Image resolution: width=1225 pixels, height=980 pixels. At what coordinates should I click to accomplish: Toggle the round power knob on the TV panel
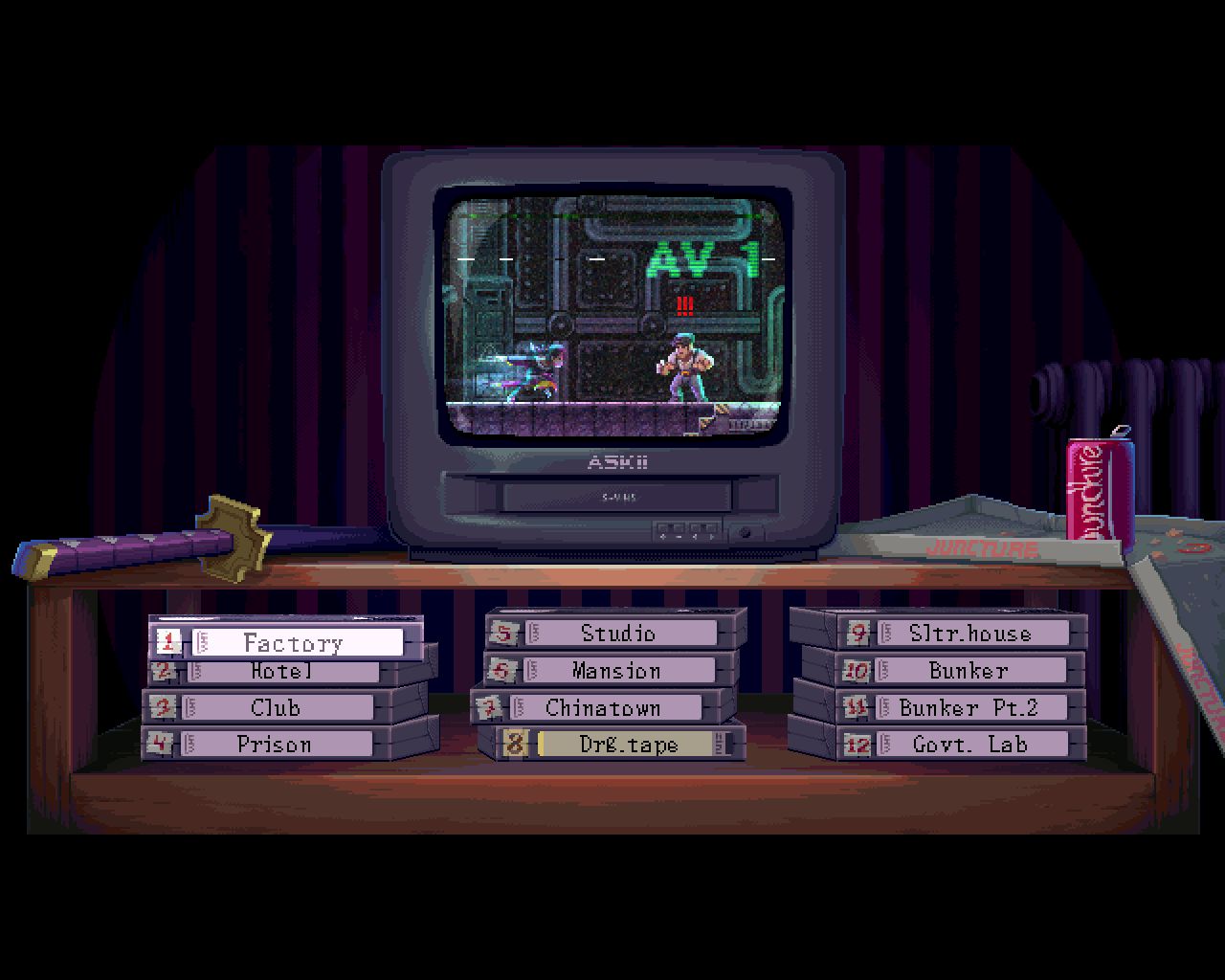pyautogui.click(x=746, y=532)
